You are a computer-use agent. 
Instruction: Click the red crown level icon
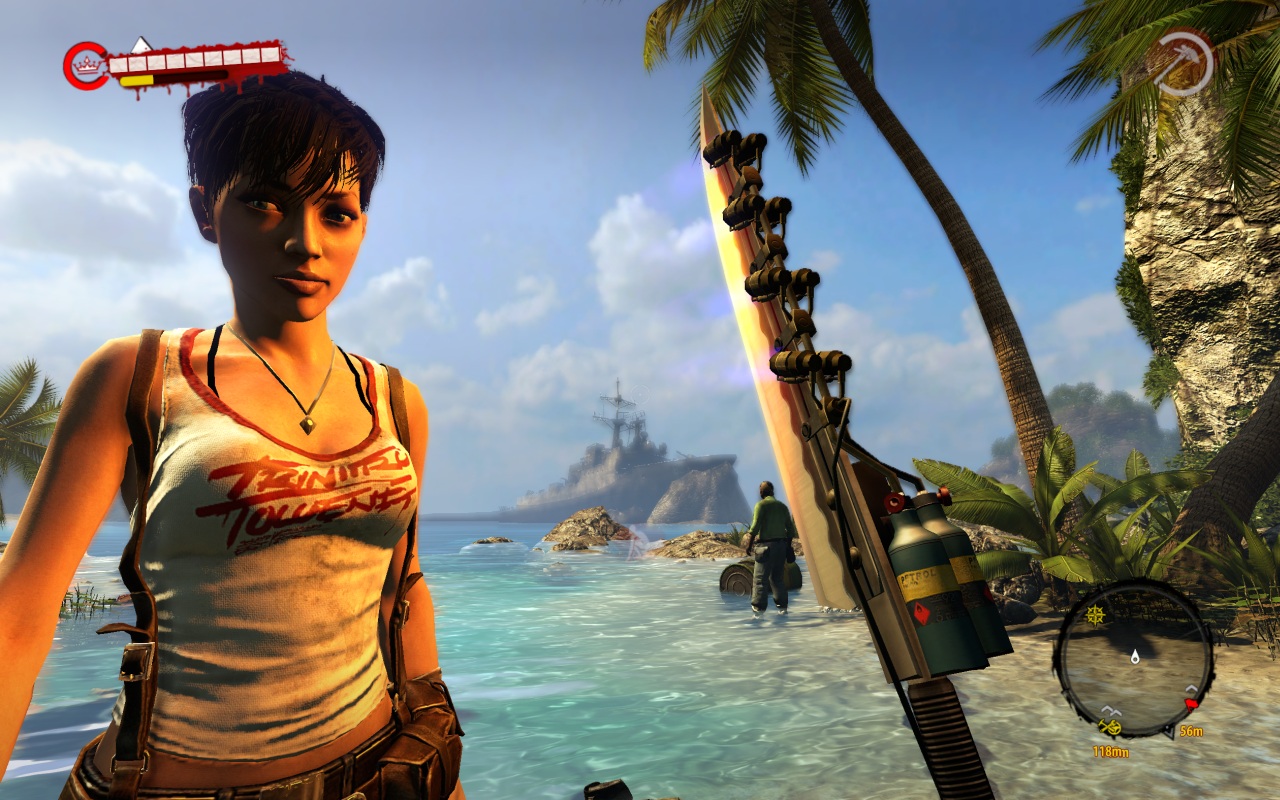88,65
